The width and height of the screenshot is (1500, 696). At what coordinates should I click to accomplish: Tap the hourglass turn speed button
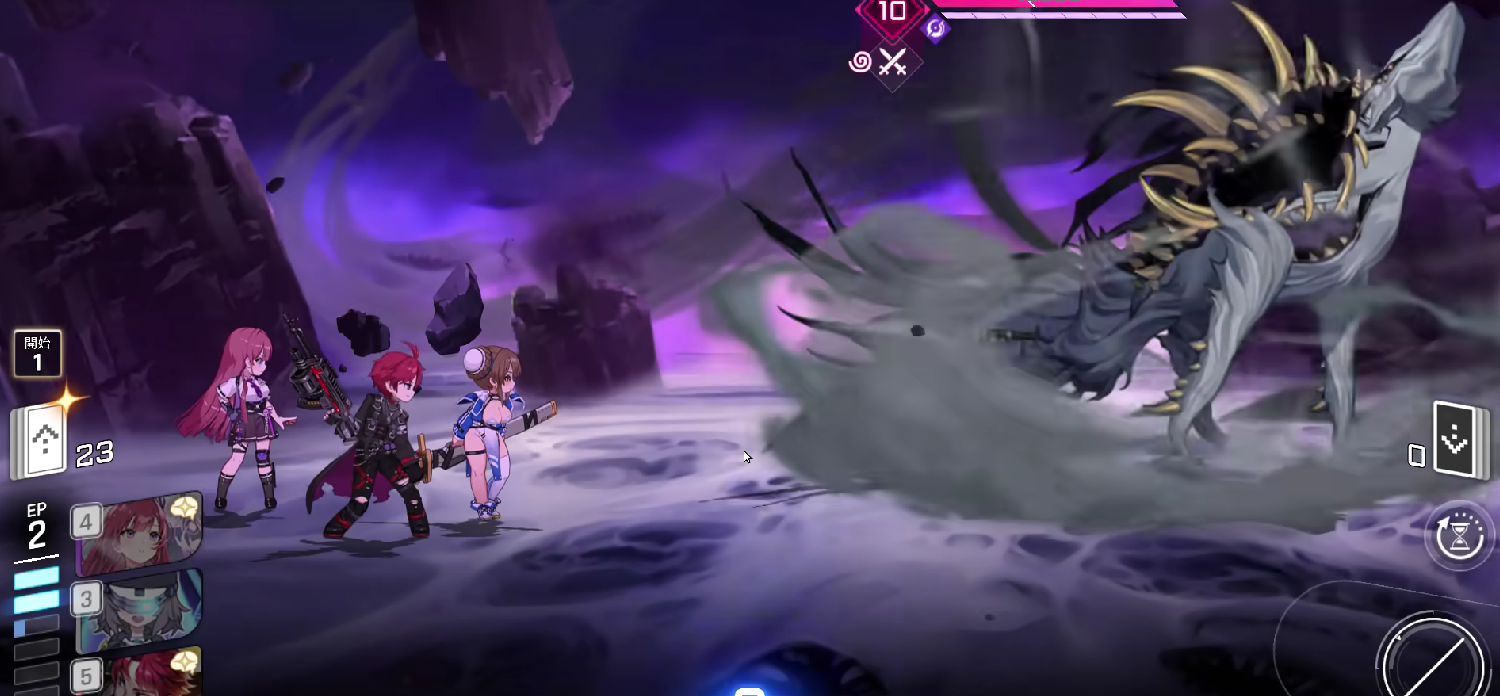(x=1461, y=535)
